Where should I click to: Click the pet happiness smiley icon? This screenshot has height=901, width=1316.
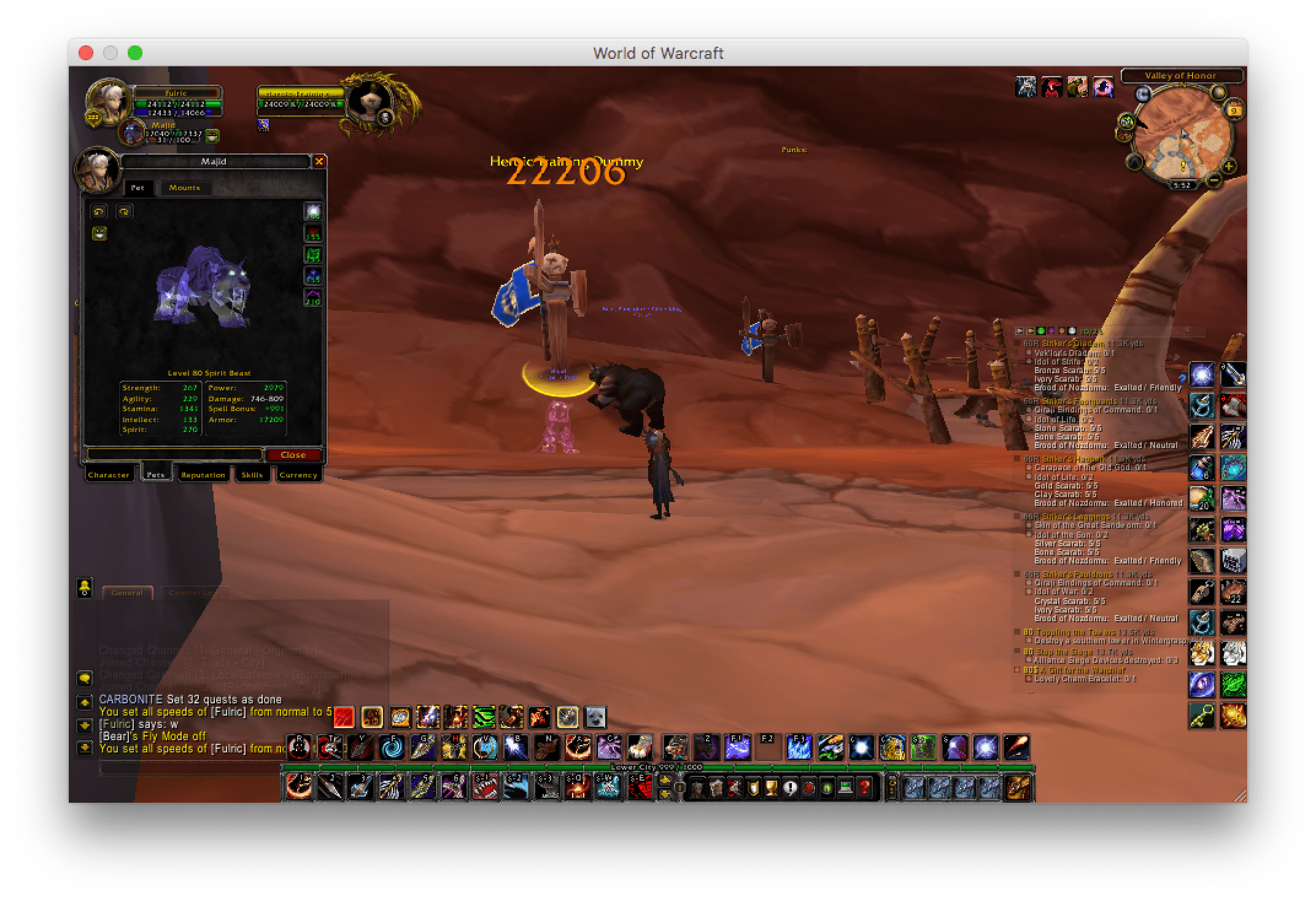pos(99,233)
